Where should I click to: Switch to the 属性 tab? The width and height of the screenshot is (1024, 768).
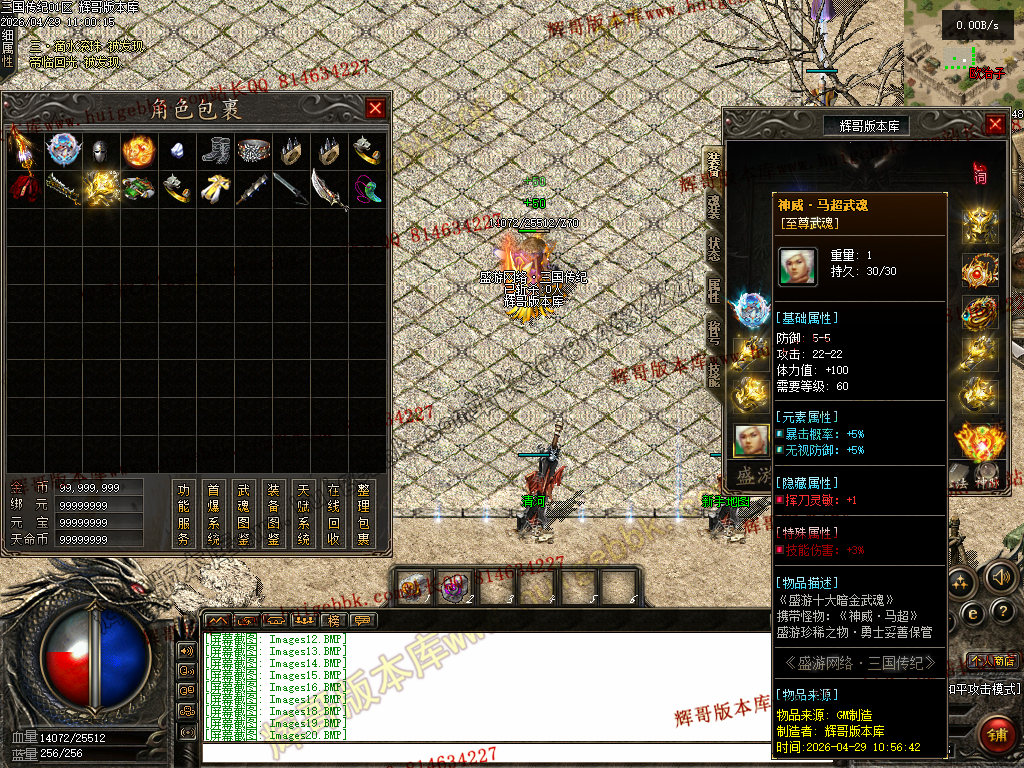coord(713,291)
